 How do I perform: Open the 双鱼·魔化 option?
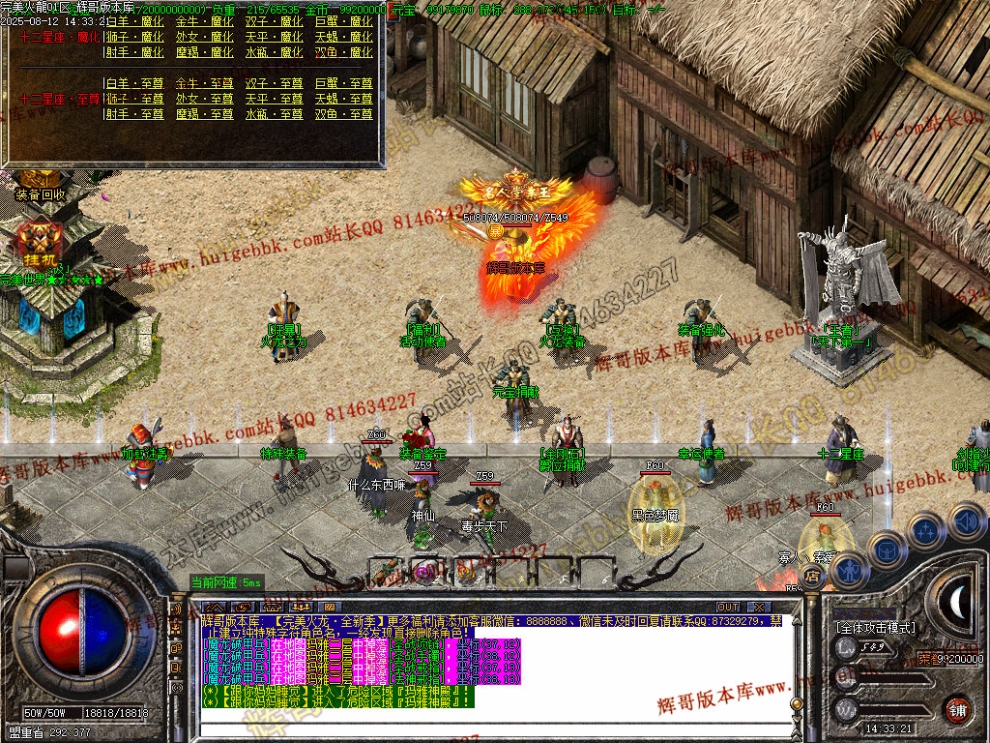coord(343,52)
